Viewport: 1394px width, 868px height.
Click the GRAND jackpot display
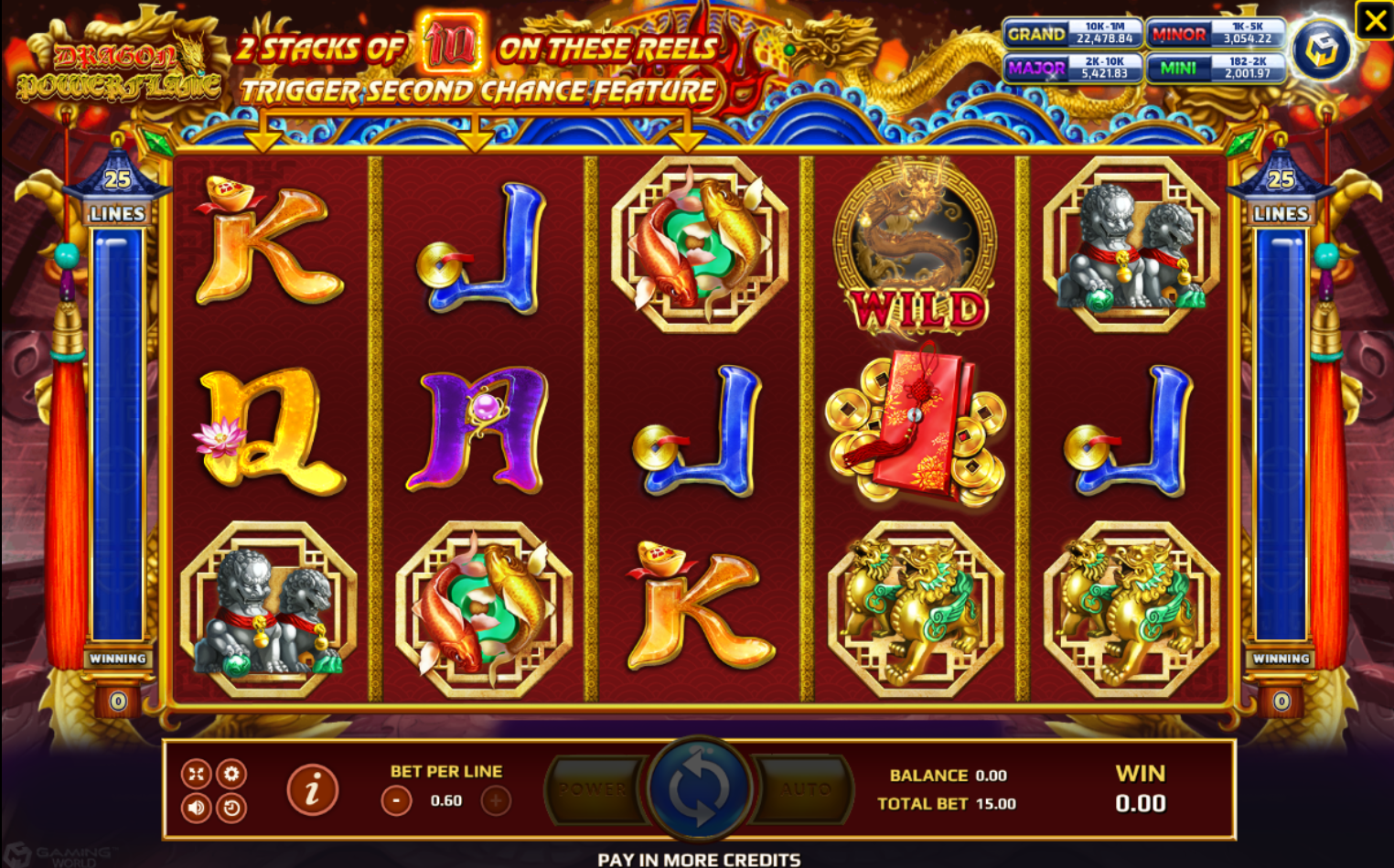click(x=1074, y=34)
